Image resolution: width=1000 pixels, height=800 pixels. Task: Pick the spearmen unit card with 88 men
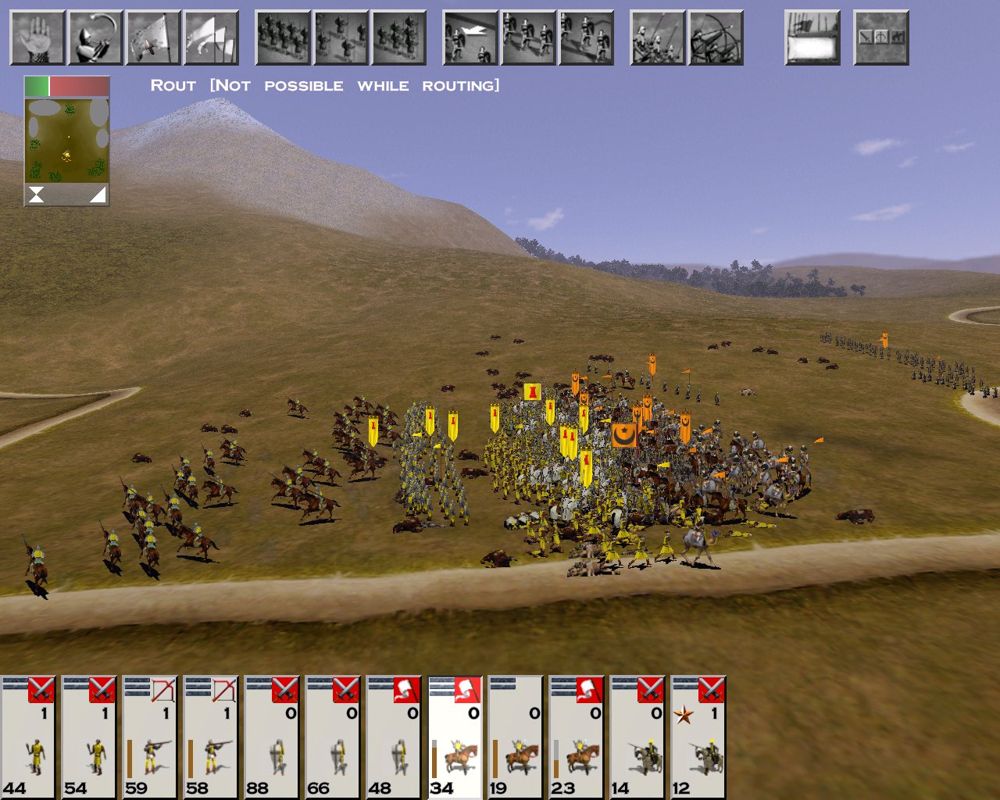(x=272, y=737)
